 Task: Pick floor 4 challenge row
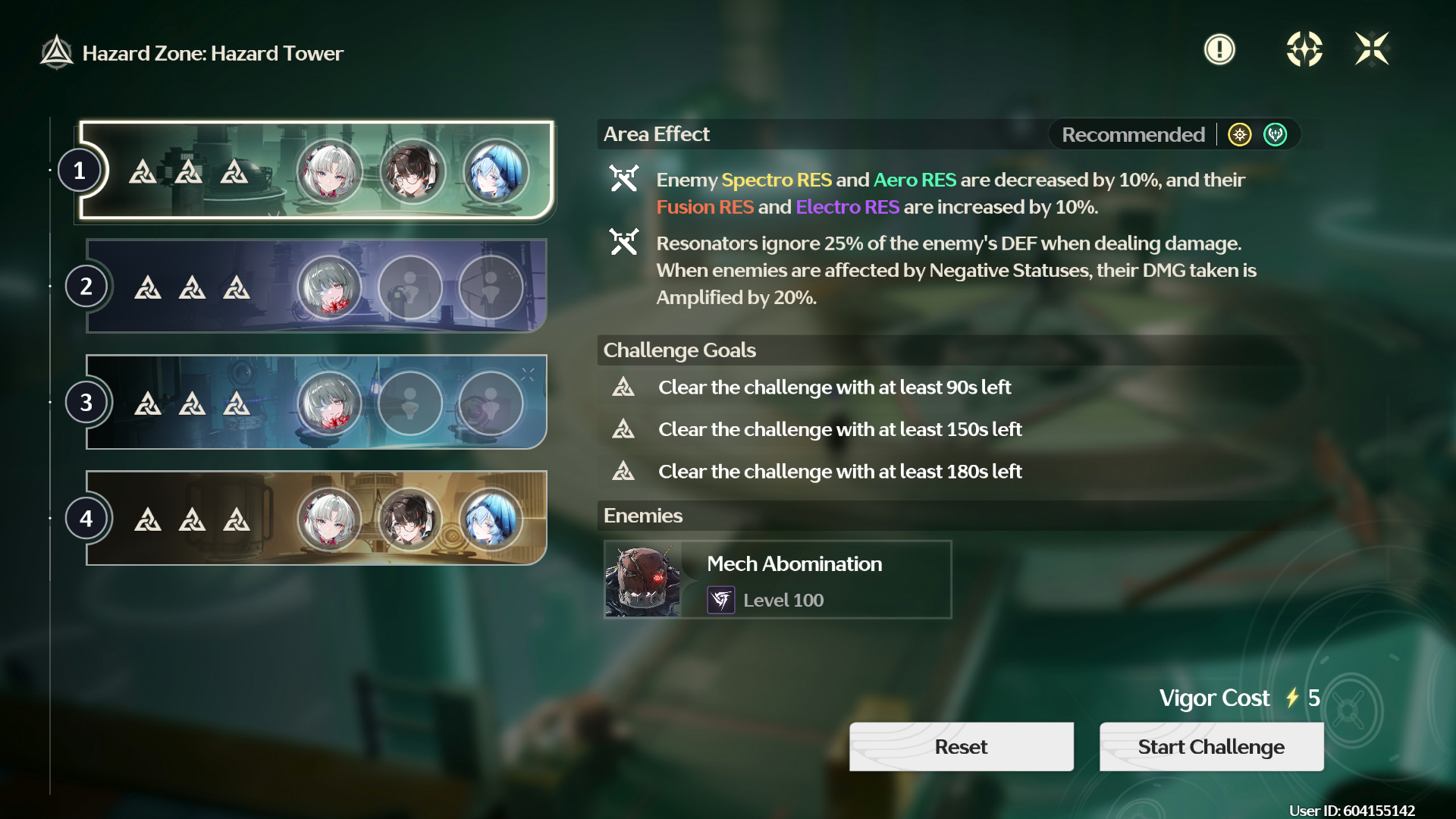(x=316, y=518)
